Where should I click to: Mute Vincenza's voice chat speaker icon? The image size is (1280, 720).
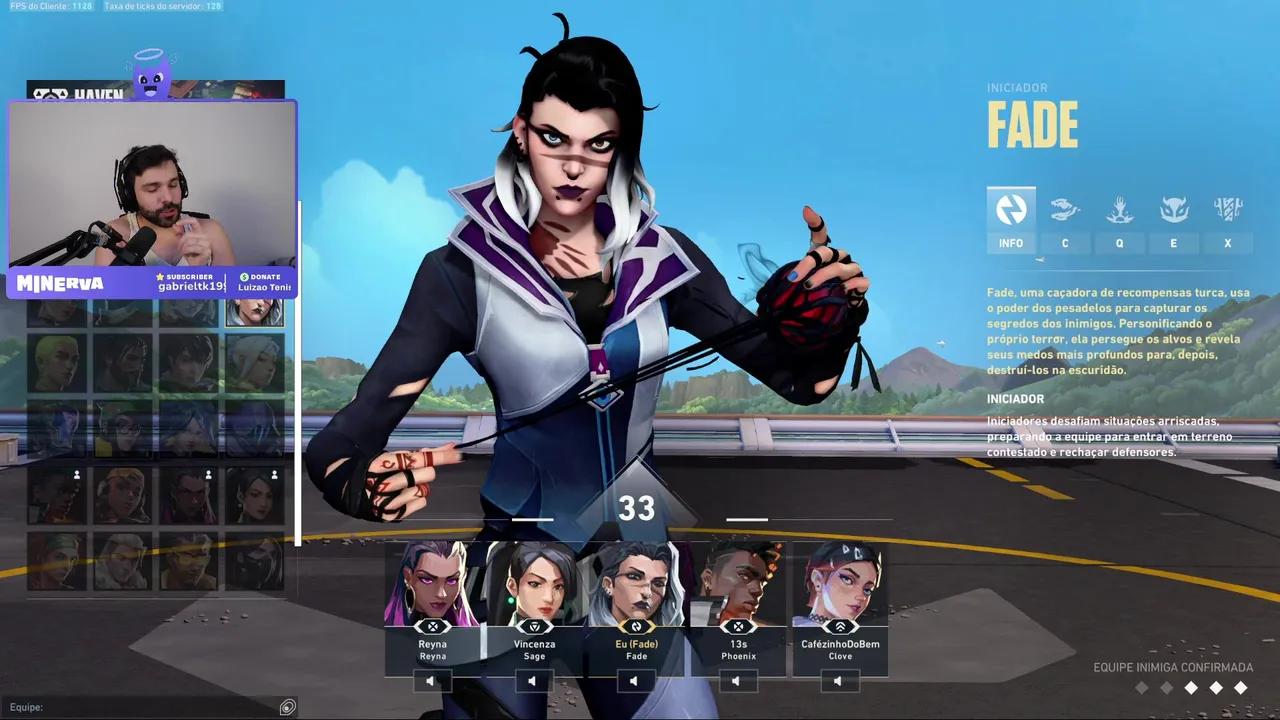(x=533, y=680)
